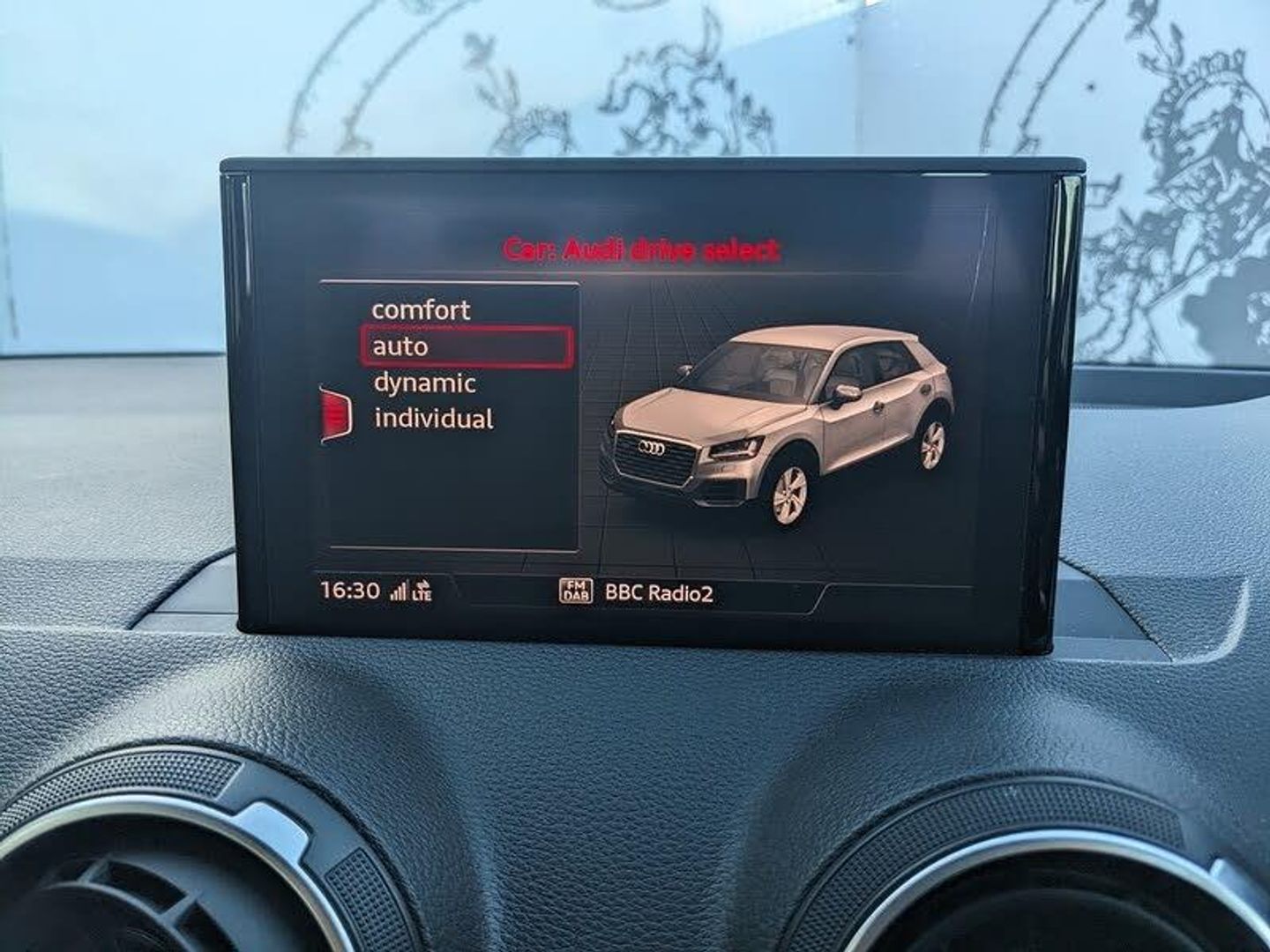The image size is (1270, 952).
Task: Choose the highlighted auto drive mode
Action: pos(467,346)
